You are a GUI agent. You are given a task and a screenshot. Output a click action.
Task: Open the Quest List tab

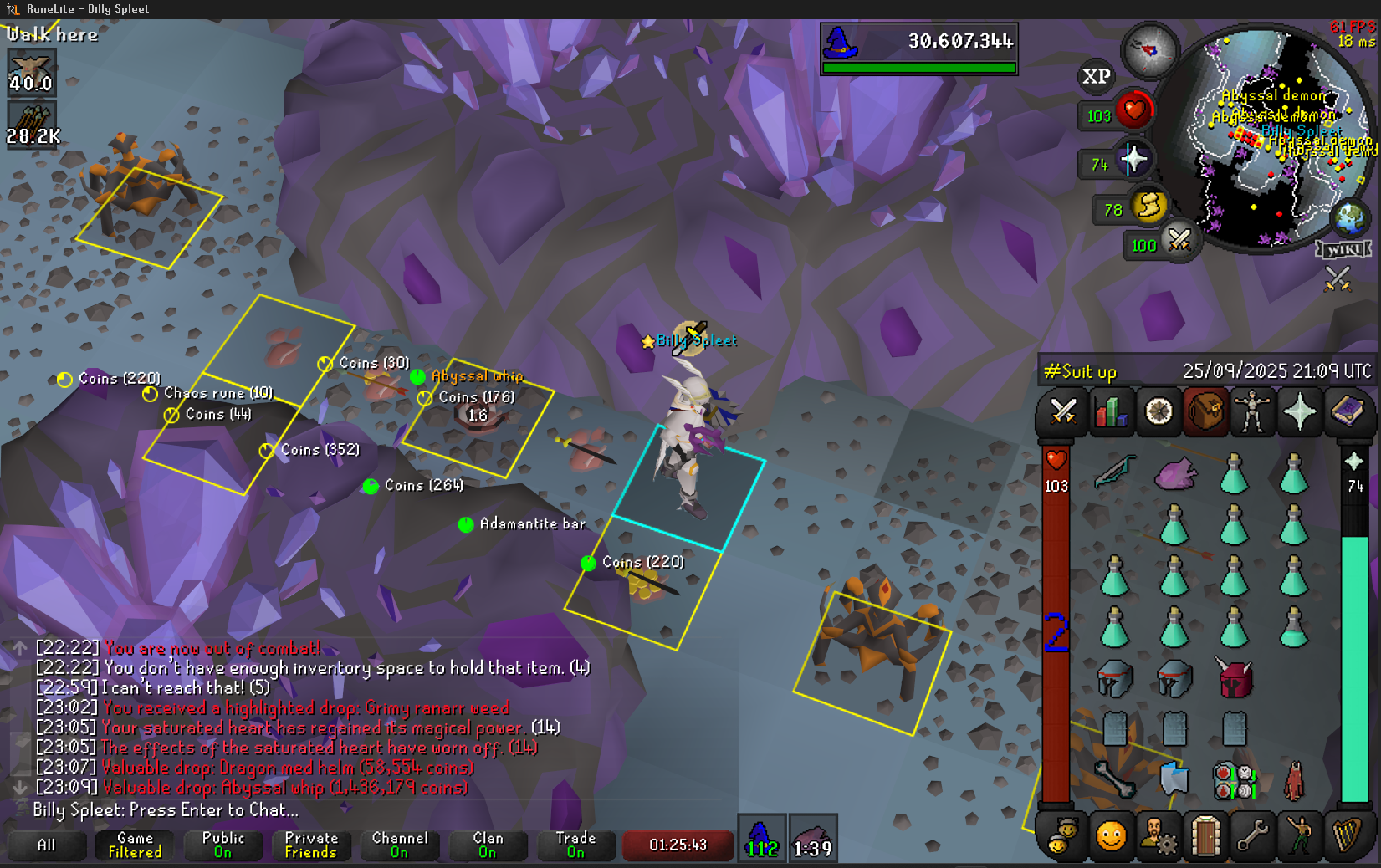[1159, 411]
